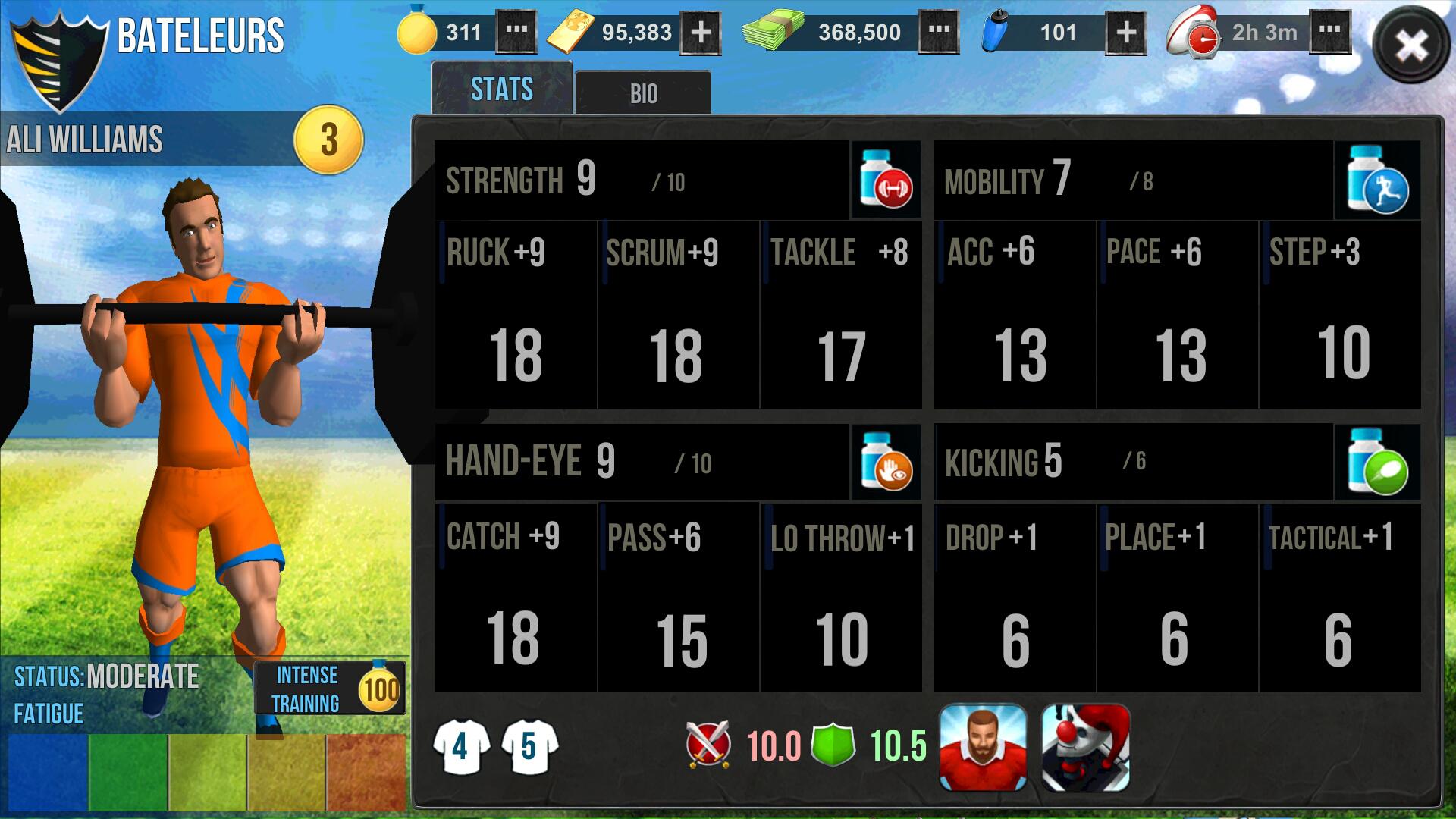Open options beside the 2h 3m timer

point(1329,33)
